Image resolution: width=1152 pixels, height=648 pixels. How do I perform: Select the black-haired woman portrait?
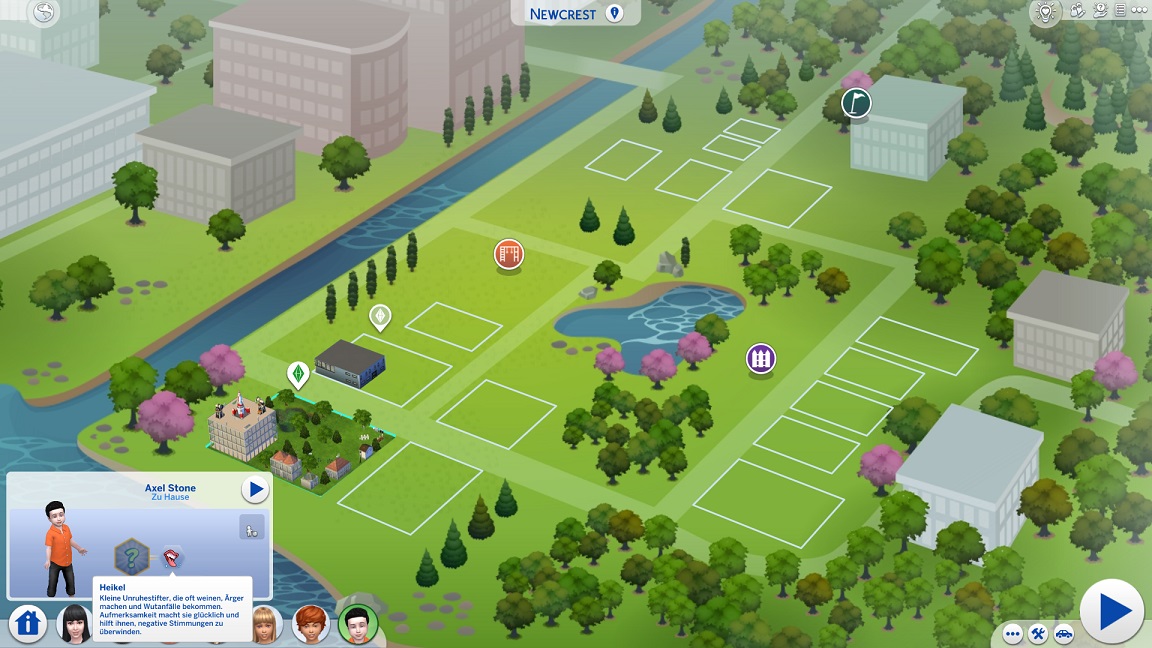pyautogui.click(x=73, y=624)
